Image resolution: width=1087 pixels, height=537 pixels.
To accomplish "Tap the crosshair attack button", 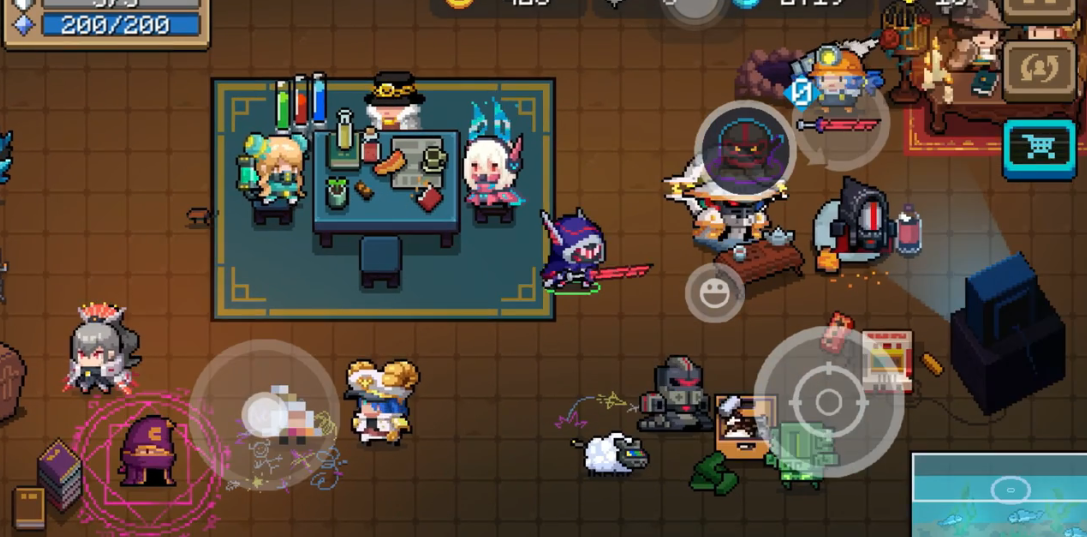I will (x=828, y=402).
